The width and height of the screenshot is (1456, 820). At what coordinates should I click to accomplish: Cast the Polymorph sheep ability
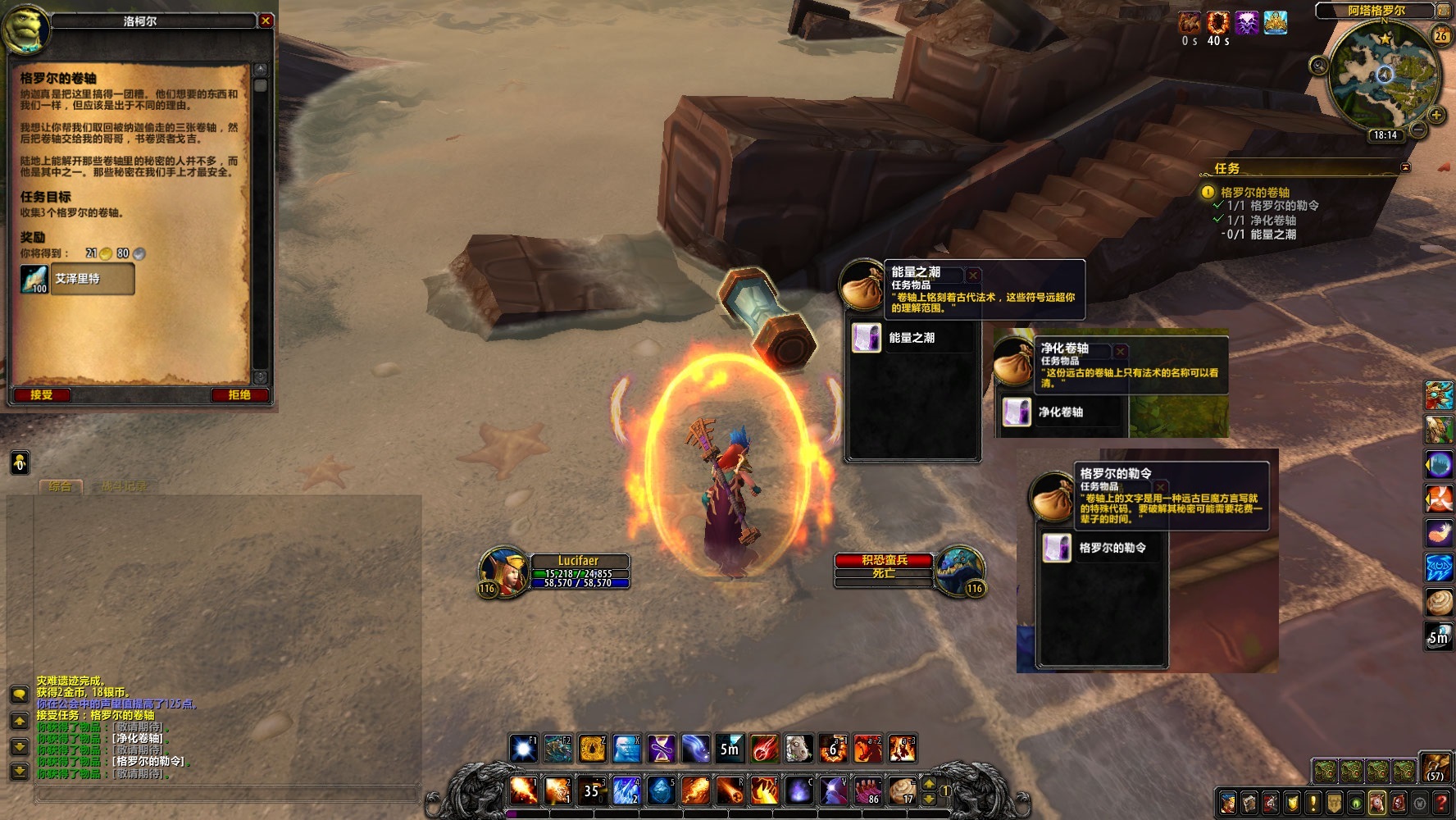(799, 749)
